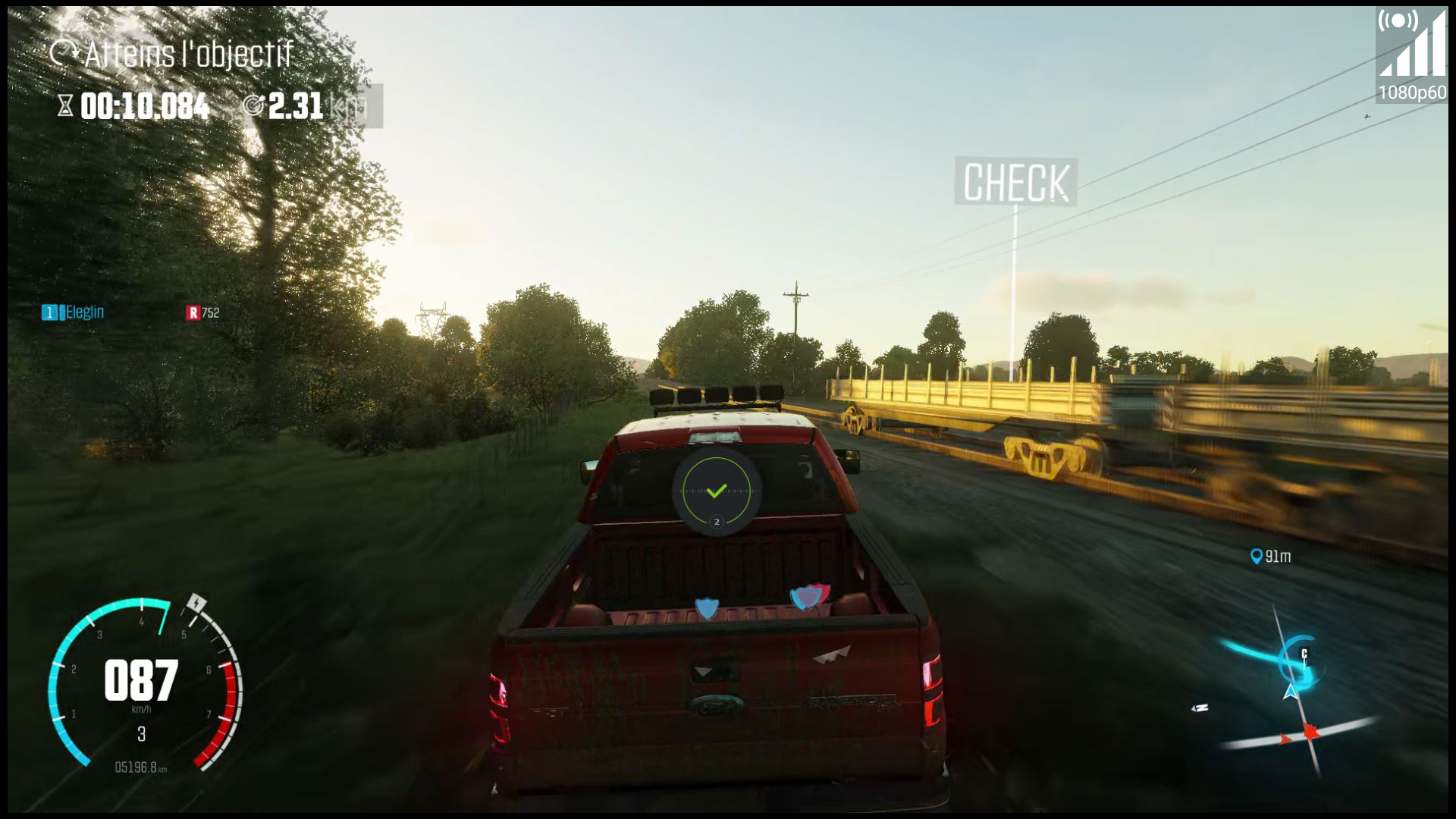Click the bullseye distance icon beside 2.31

(256, 106)
